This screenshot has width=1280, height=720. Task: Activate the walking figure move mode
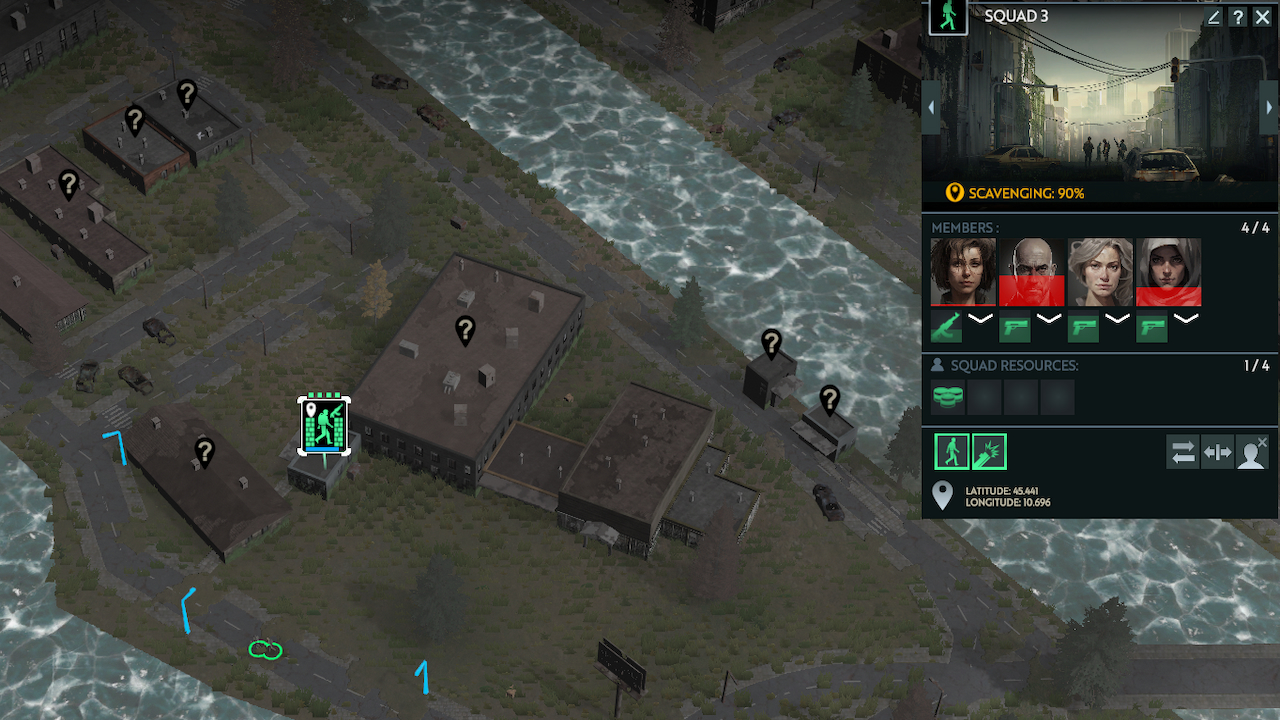pos(952,452)
